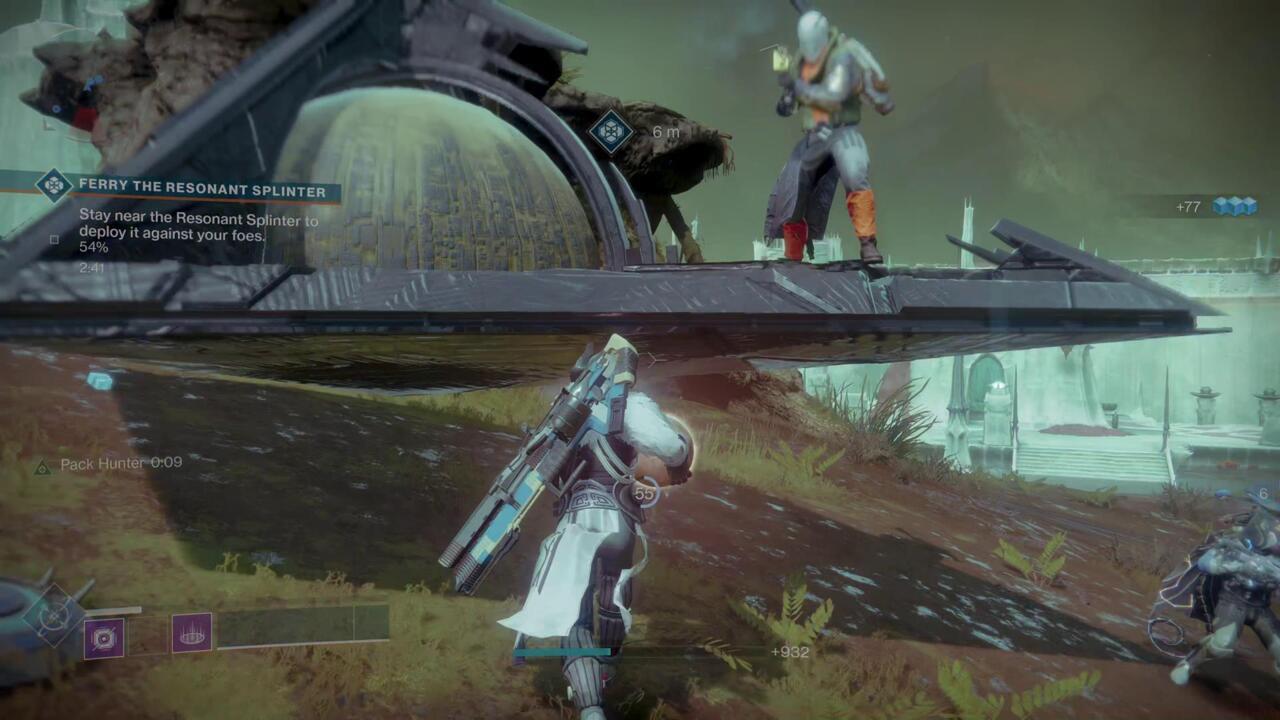Screen dimensions: 1280x720
Task: Click the +932 experience gain text
Action: pyautogui.click(x=789, y=652)
